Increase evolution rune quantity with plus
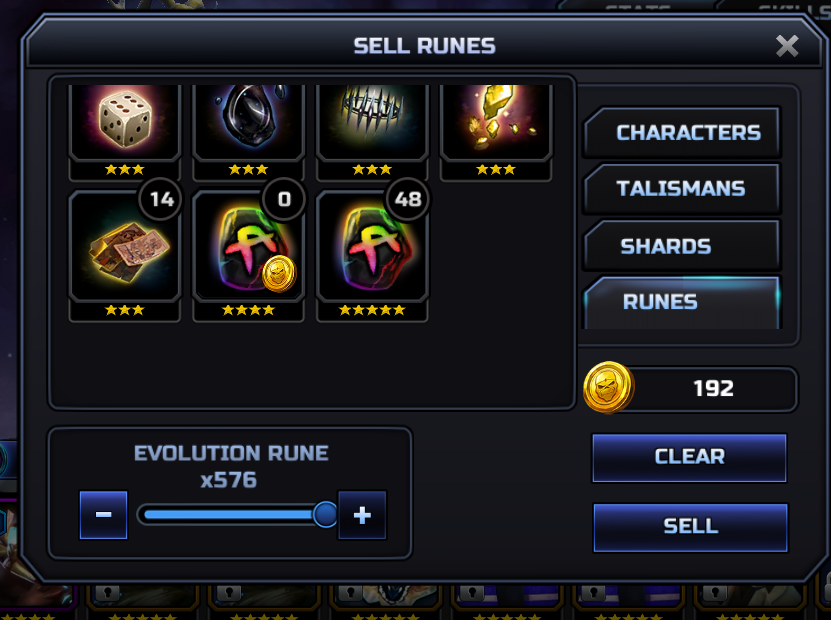The height and width of the screenshot is (620, 831). pos(362,515)
